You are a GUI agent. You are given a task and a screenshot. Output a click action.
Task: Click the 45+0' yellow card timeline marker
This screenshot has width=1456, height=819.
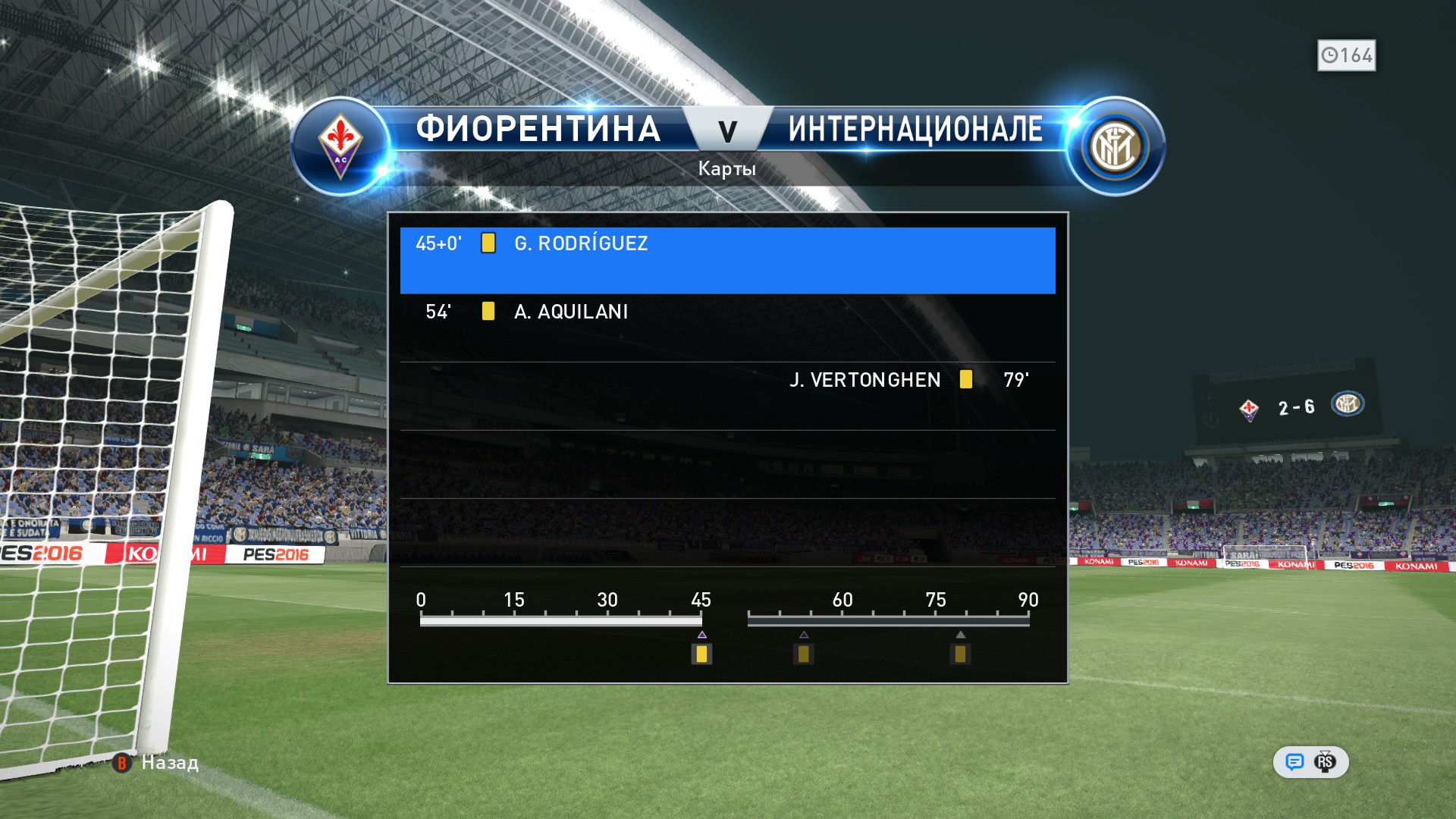point(701,654)
